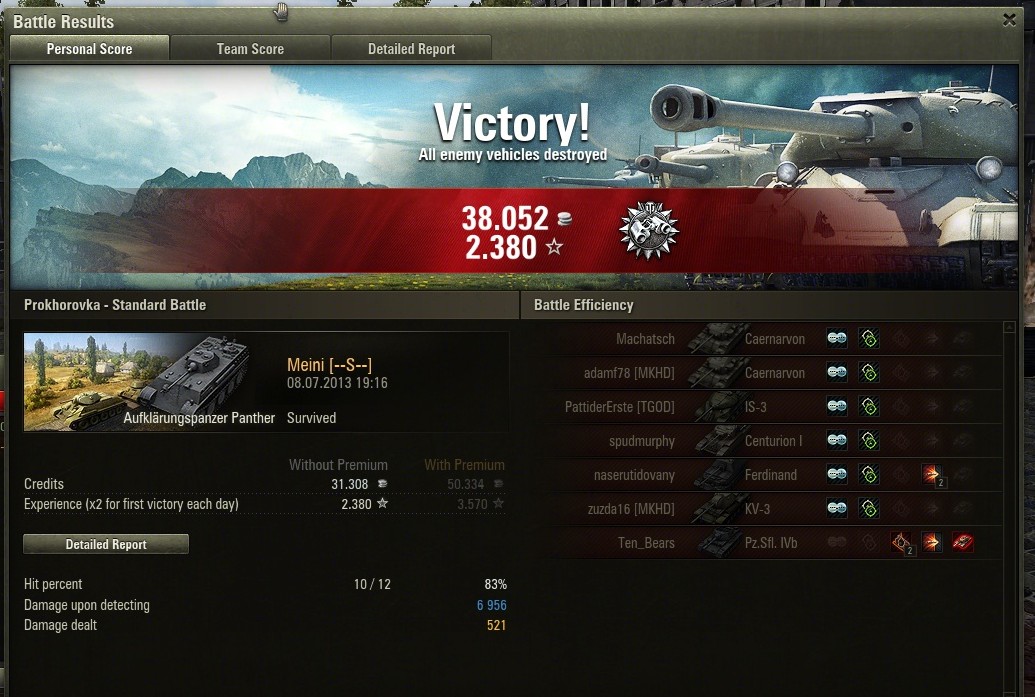Click the achievement medal in the red banner

(x=648, y=231)
